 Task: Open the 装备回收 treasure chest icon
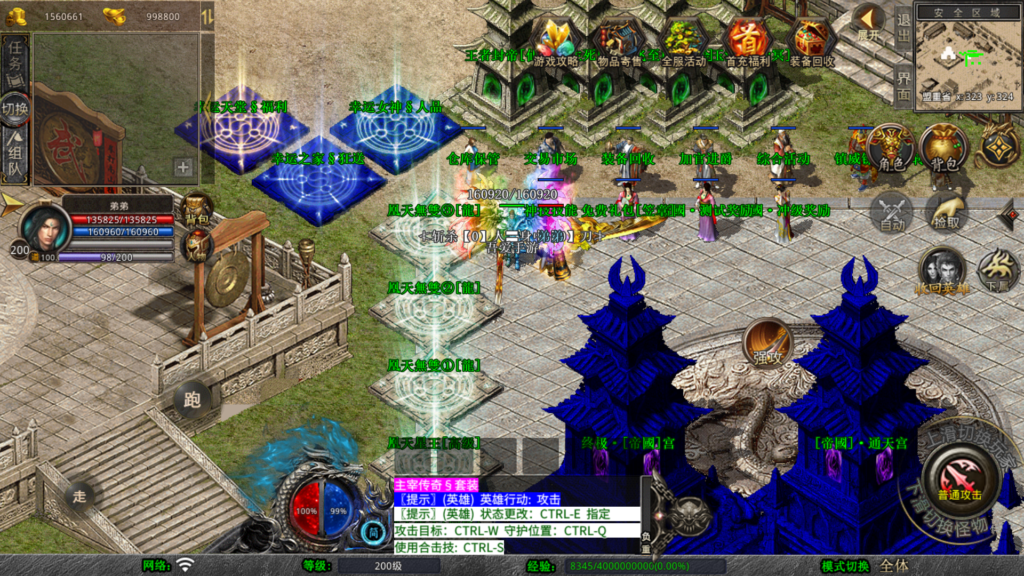coord(814,43)
